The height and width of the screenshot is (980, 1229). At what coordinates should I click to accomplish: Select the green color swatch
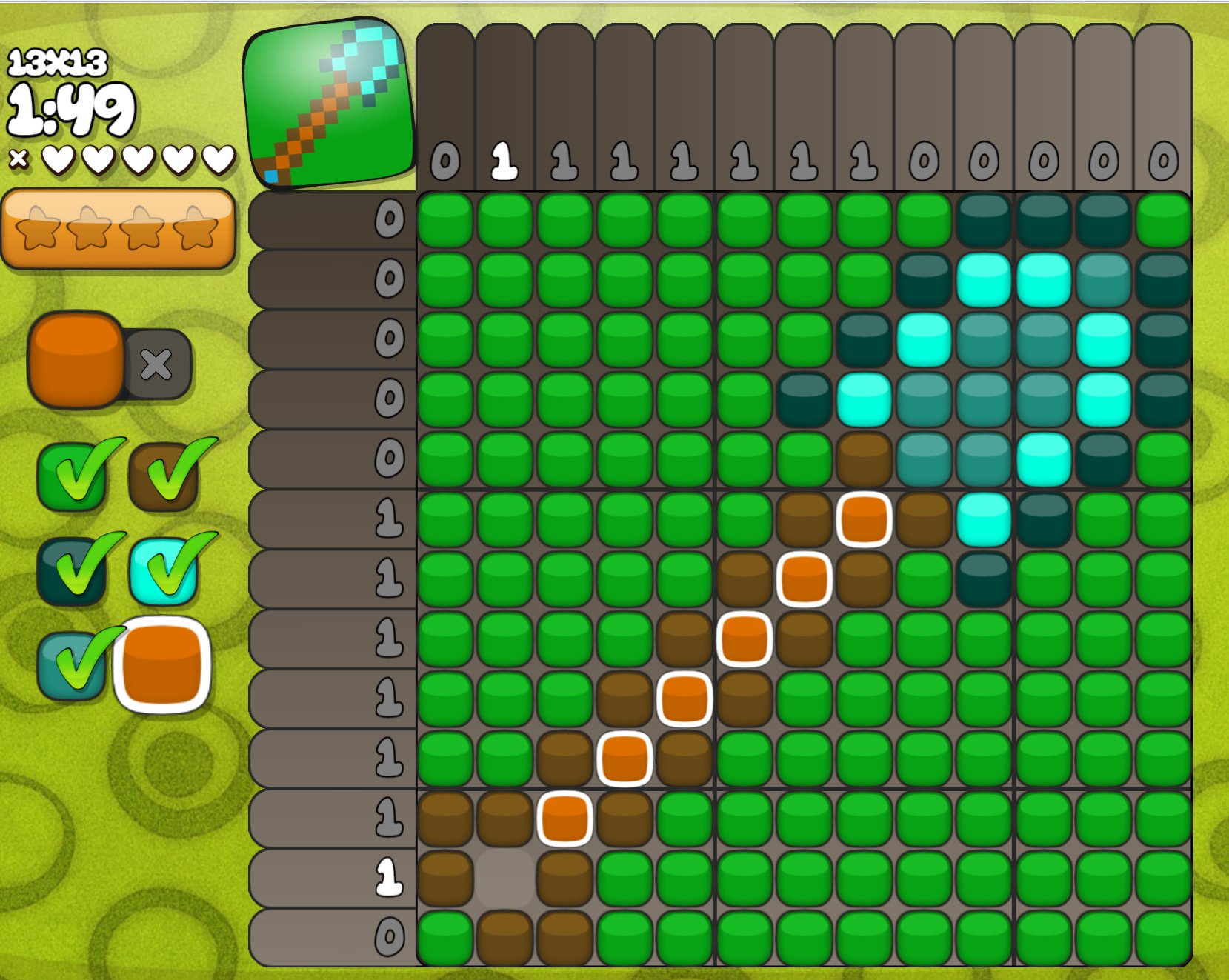click(71, 478)
